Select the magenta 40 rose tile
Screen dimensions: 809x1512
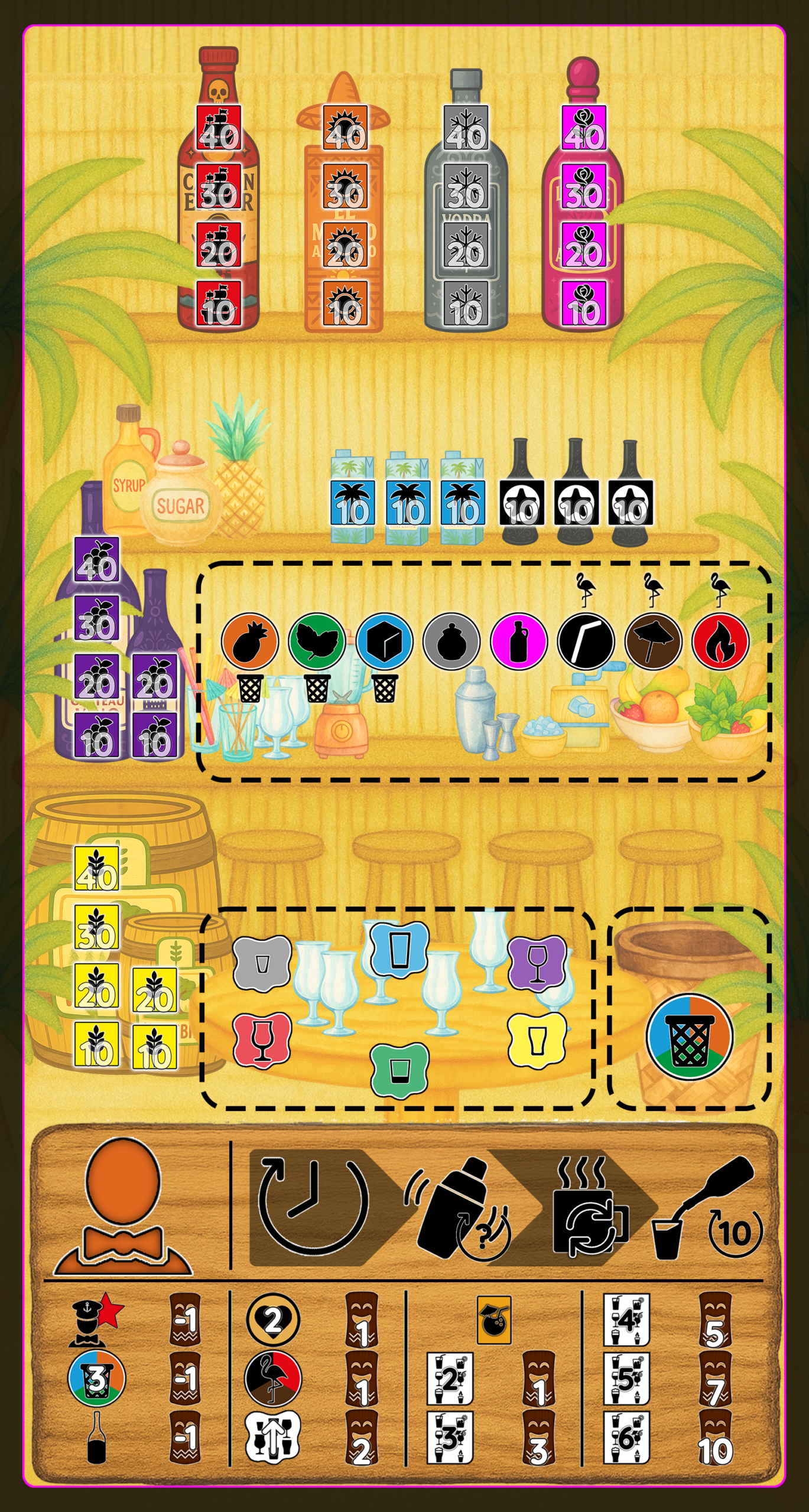[584, 128]
